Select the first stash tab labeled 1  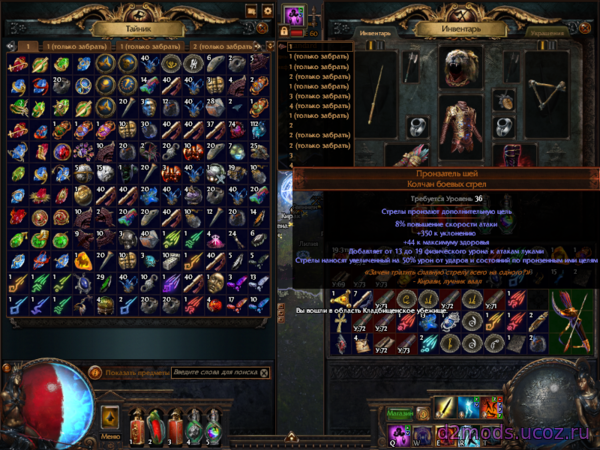tap(28, 46)
